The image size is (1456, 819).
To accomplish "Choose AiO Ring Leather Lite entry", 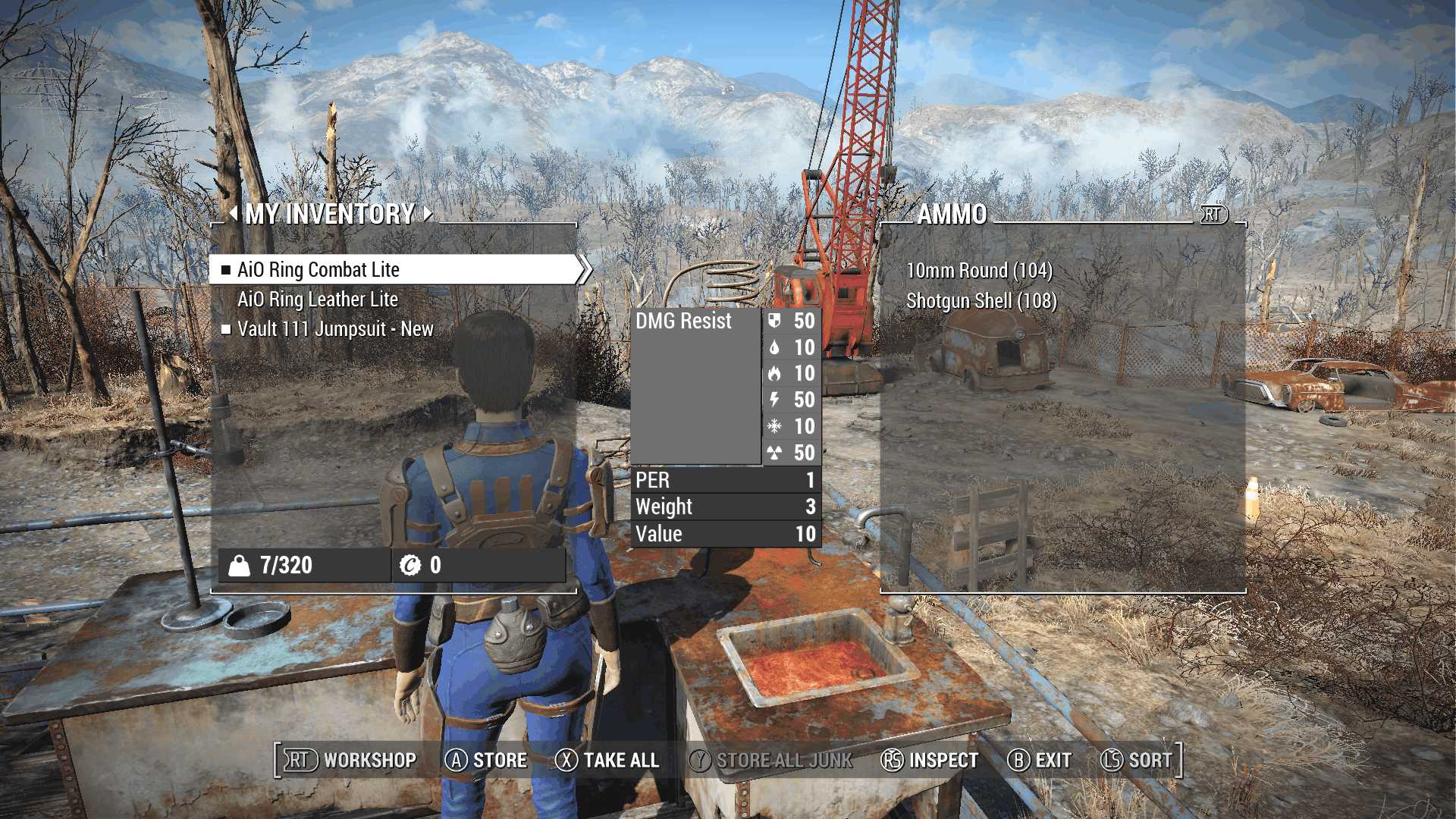I will 318,300.
